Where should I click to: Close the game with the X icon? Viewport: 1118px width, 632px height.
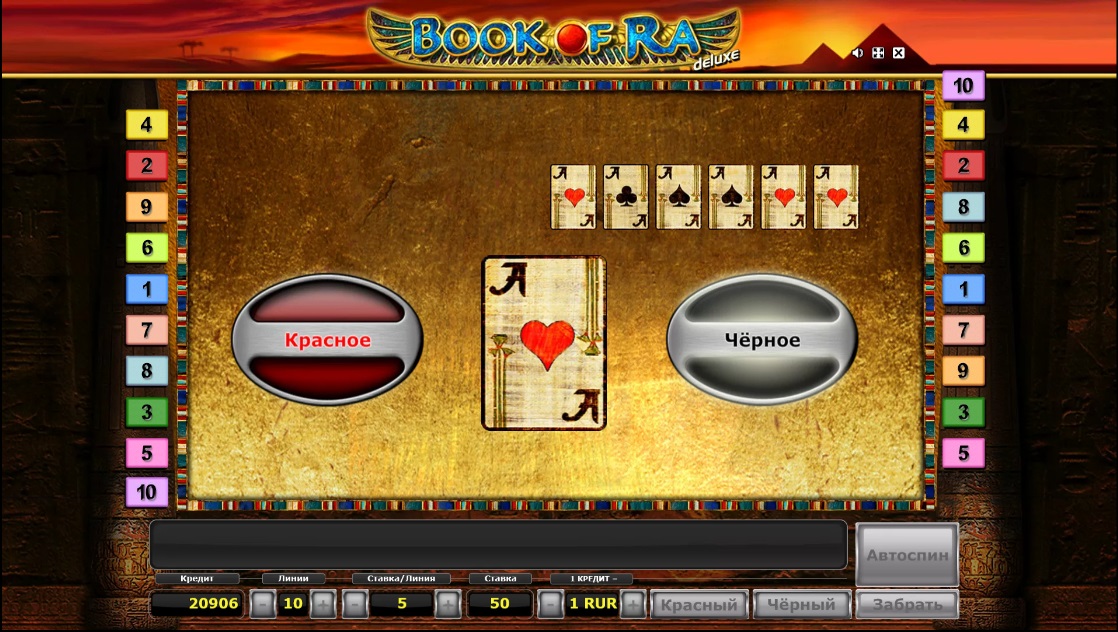coord(898,53)
